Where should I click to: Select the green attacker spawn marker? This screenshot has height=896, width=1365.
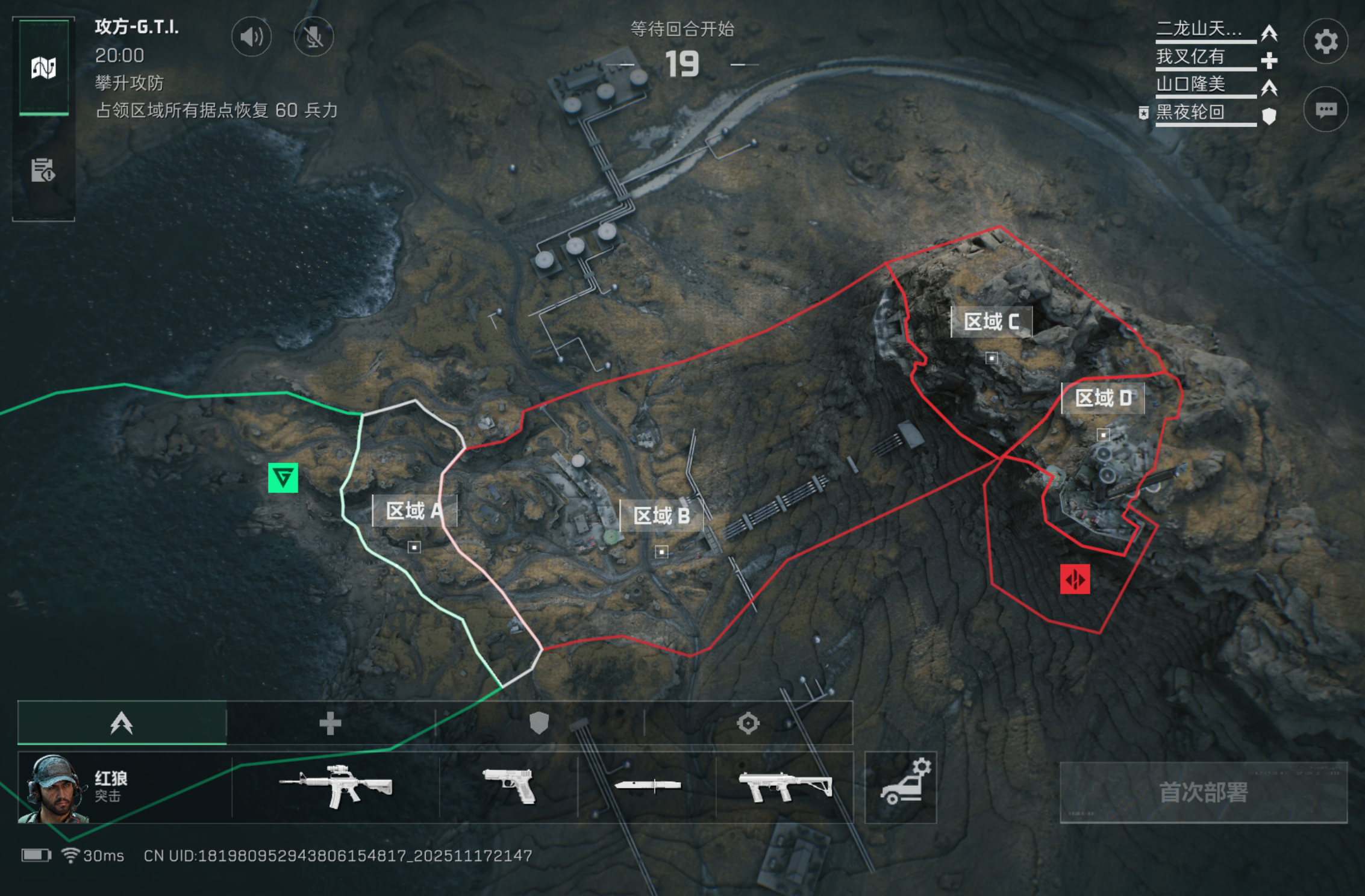tap(283, 478)
